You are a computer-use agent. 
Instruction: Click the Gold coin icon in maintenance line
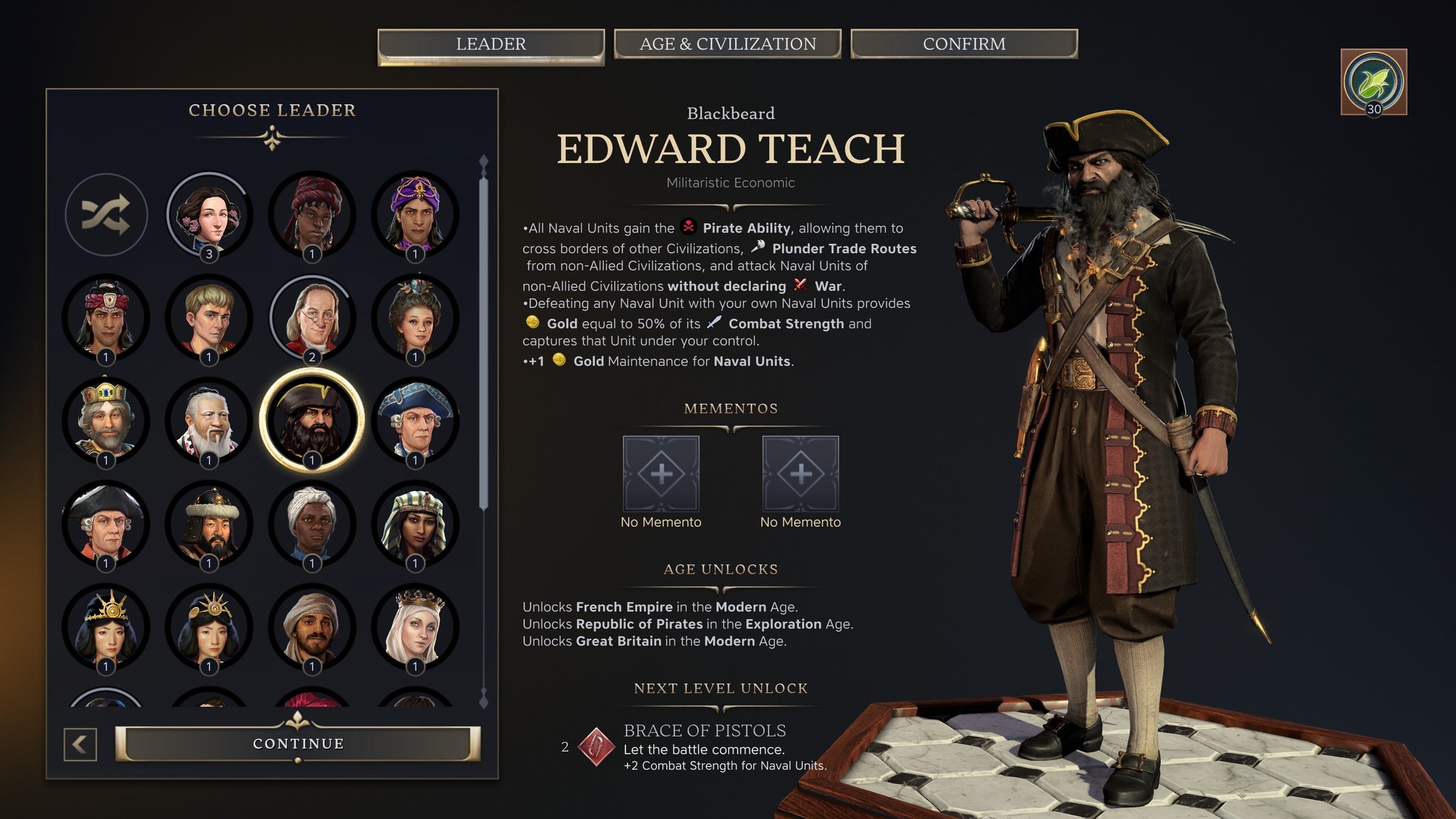pyautogui.click(x=560, y=361)
